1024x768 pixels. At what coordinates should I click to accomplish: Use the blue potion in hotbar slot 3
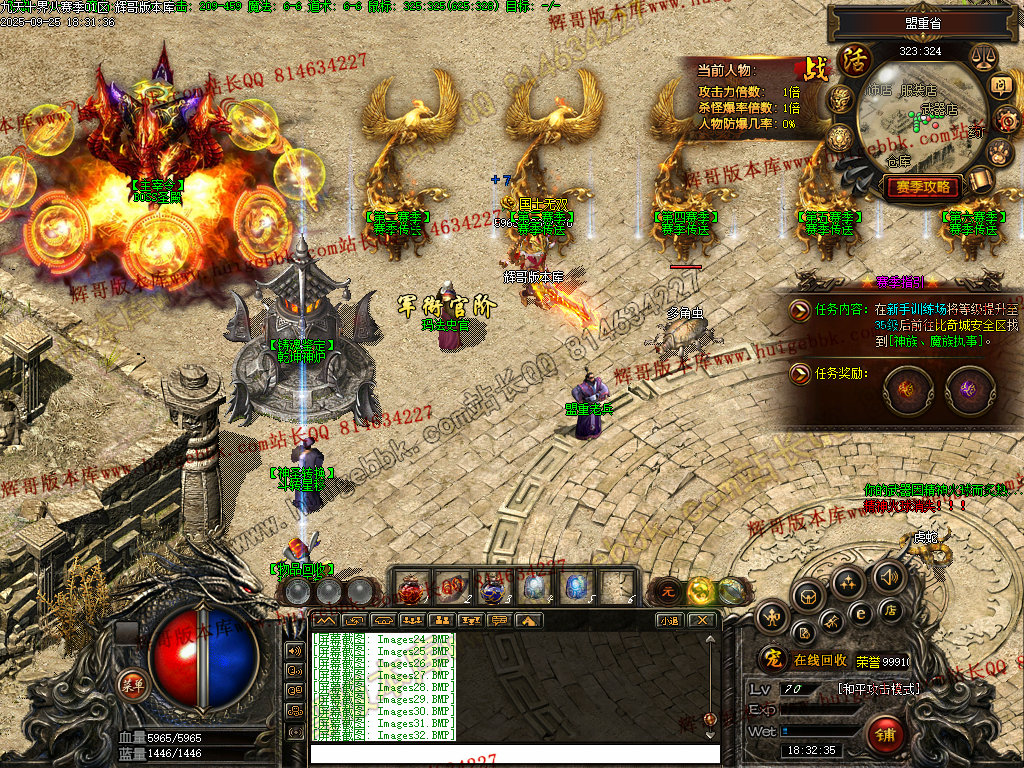[x=493, y=587]
